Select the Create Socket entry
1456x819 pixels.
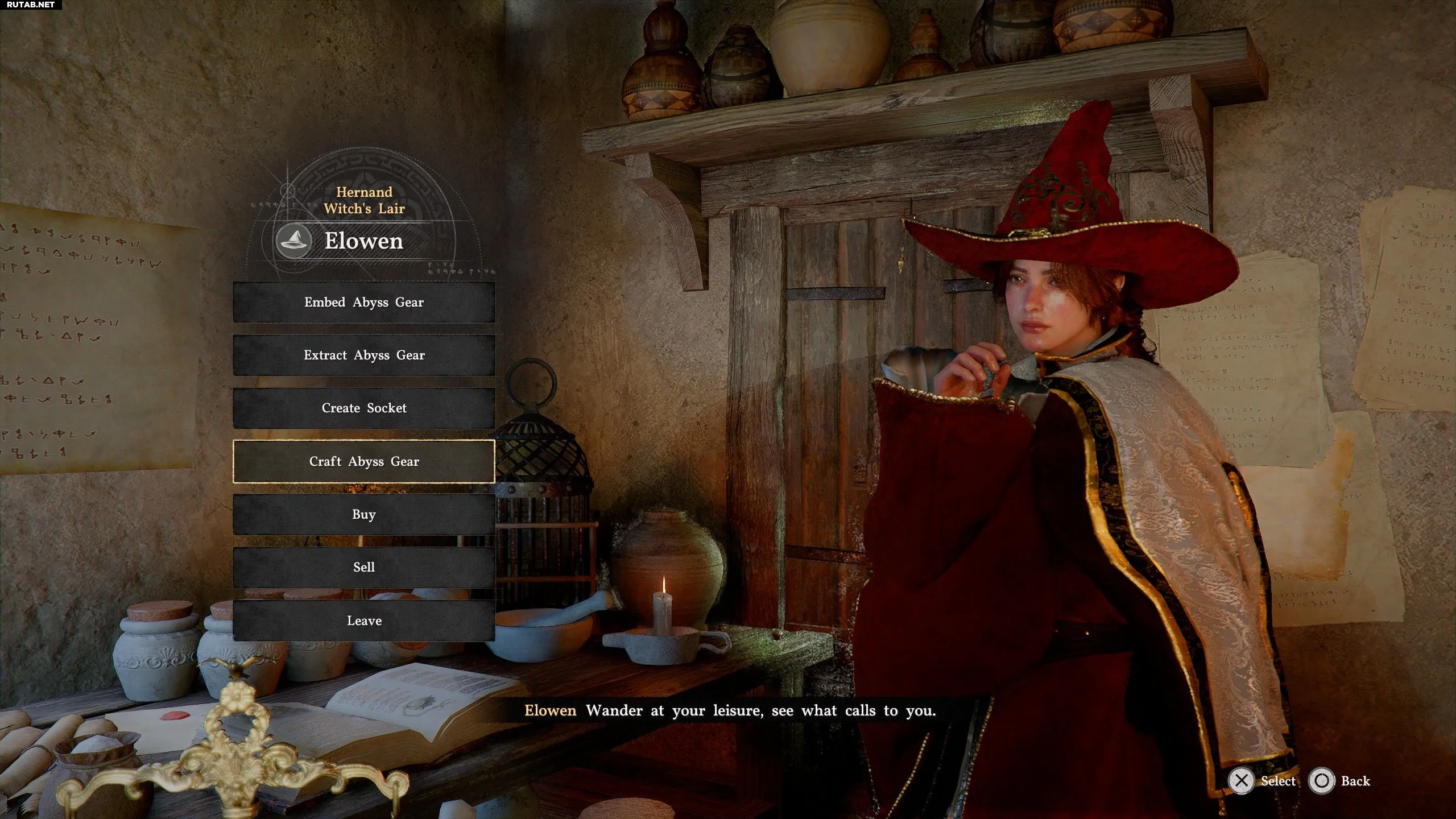click(364, 408)
